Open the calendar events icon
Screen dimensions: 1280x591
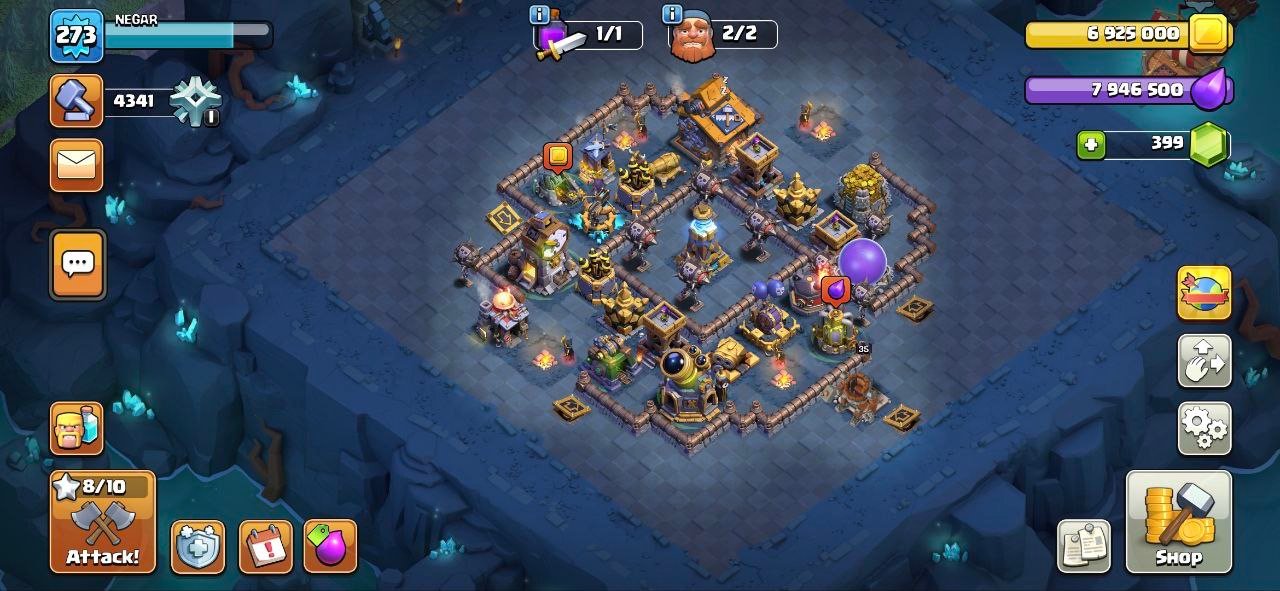266,547
